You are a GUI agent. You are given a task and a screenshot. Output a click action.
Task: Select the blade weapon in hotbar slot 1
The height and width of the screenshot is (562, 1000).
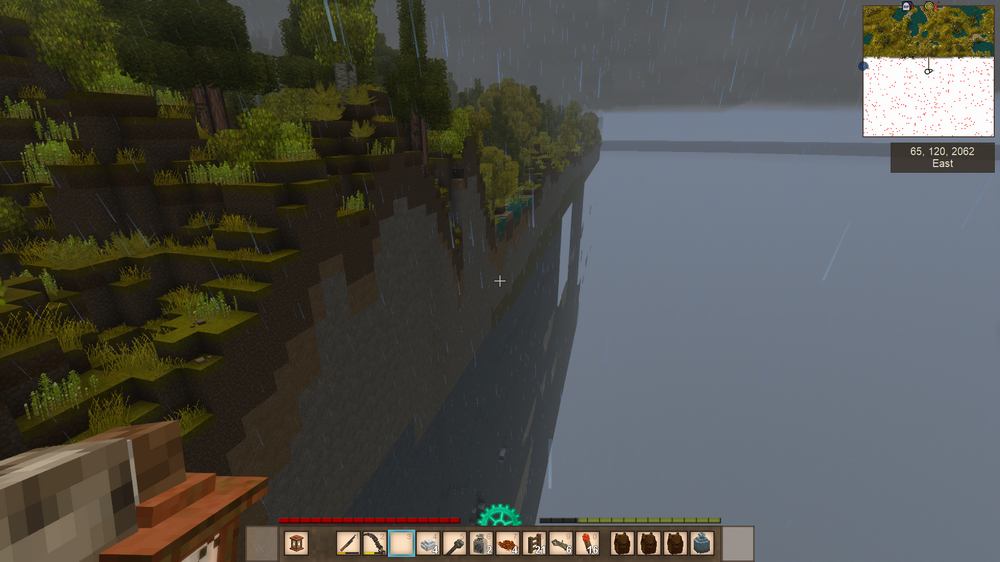click(x=349, y=544)
